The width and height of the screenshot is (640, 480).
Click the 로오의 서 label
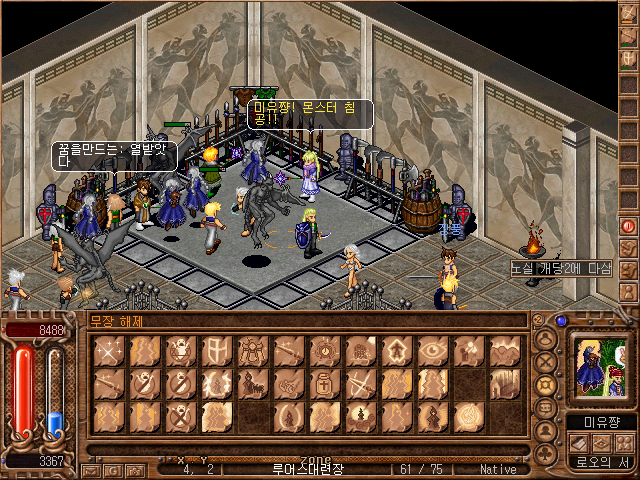point(601,462)
